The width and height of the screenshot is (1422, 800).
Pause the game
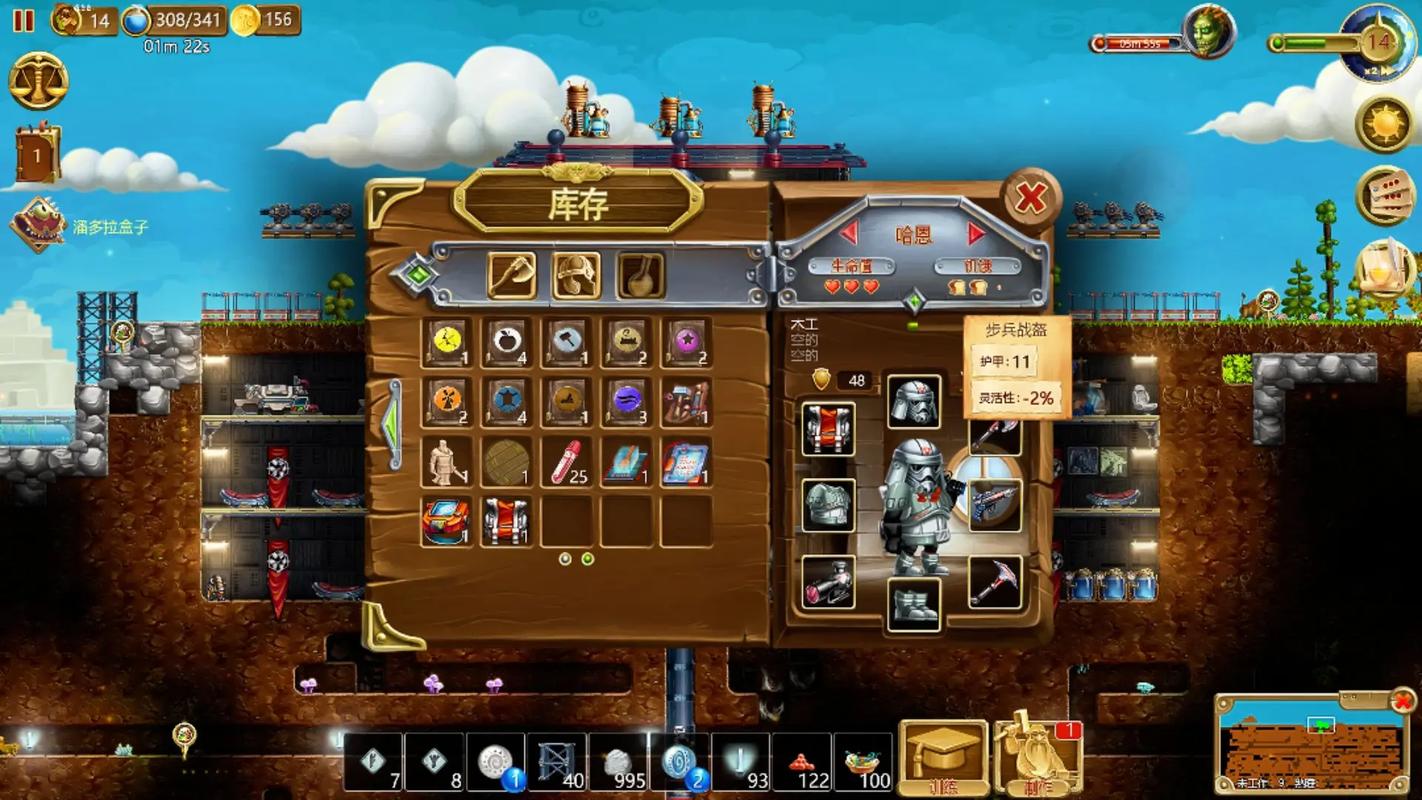click(23, 20)
